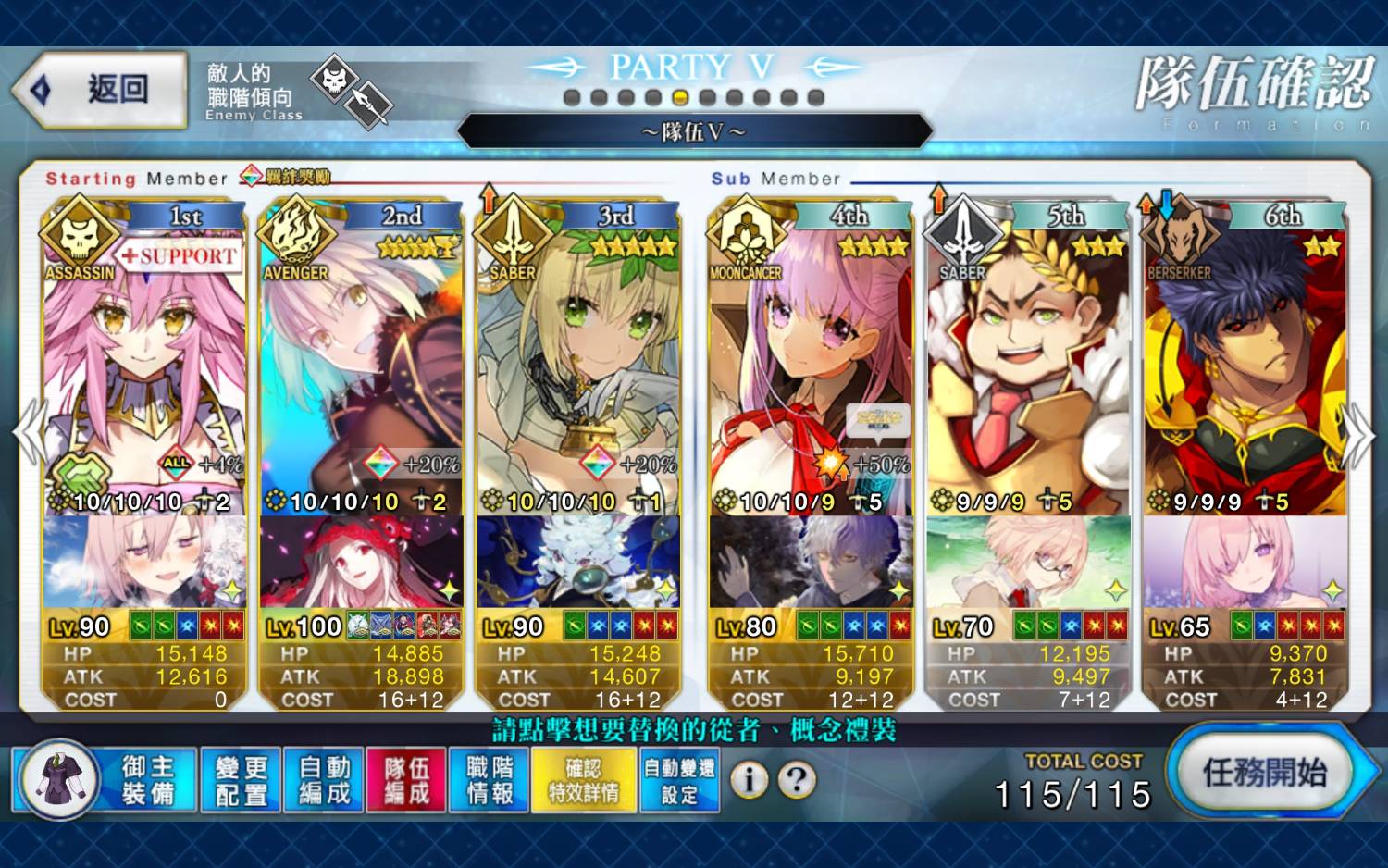Show 職階情報 class information

489,779
